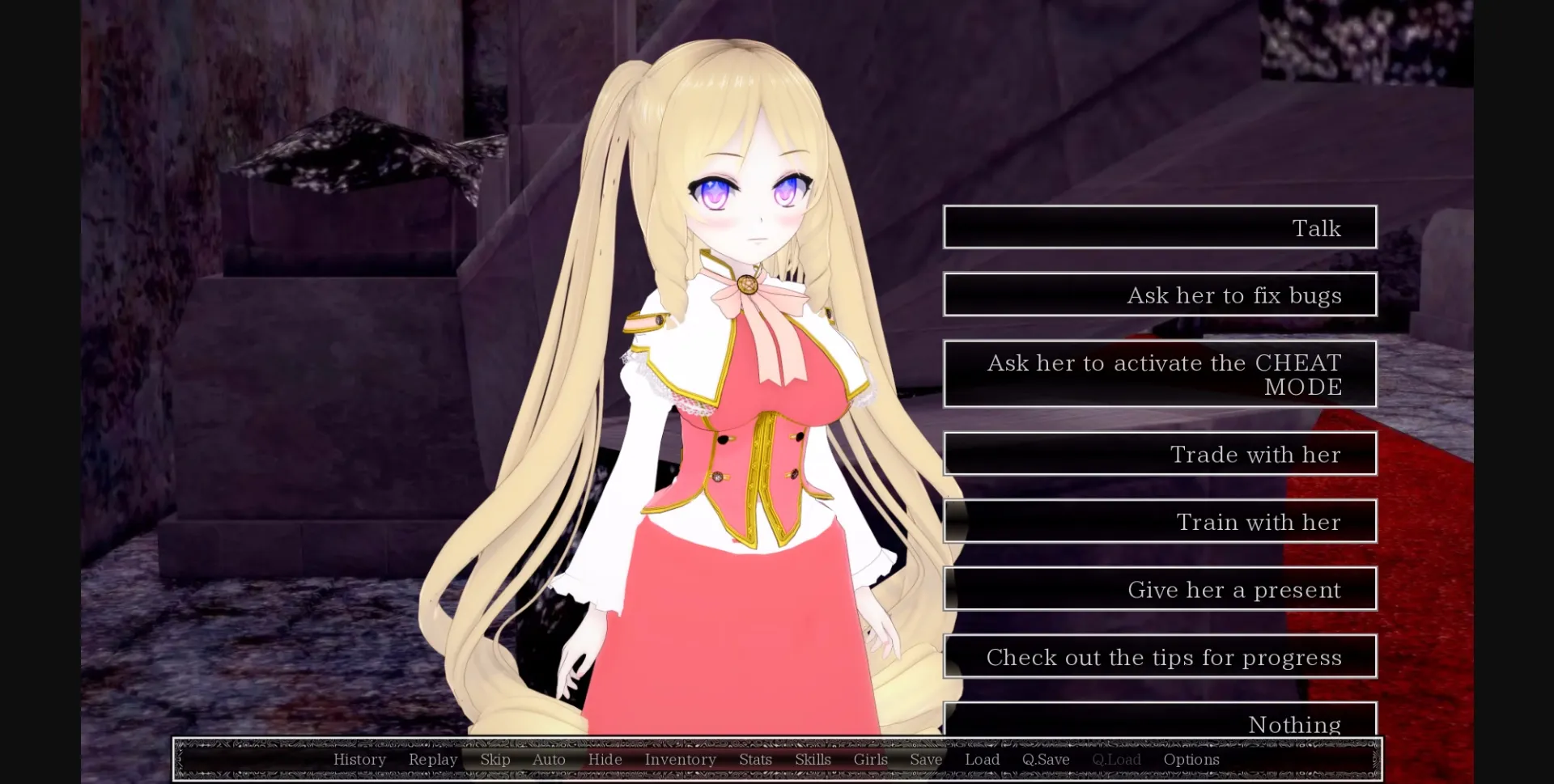Viewport: 1554px width, 784px height.
Task: Ask her to activate the CHEAT MODE
Action: click(1160, 374)
